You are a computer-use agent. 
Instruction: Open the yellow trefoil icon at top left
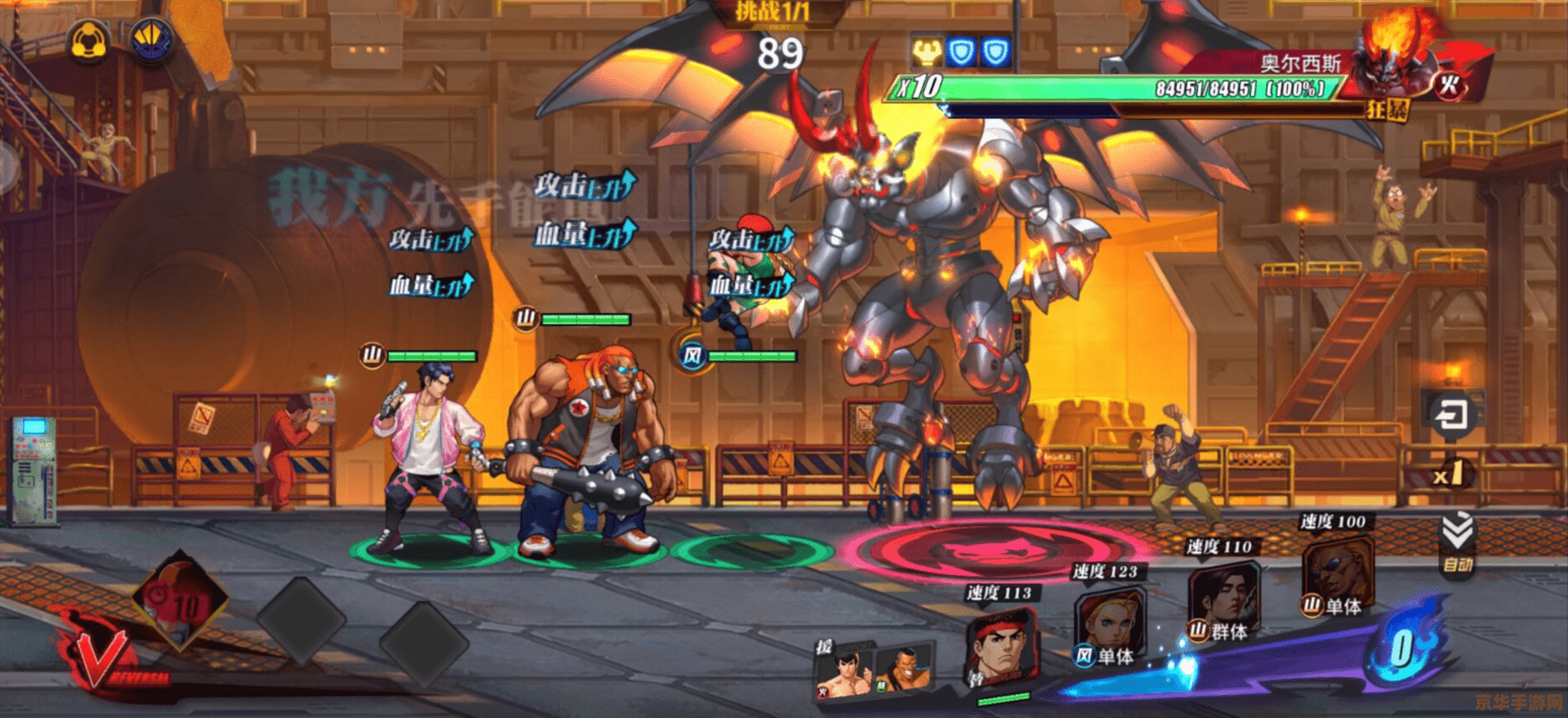pos(88,40)
